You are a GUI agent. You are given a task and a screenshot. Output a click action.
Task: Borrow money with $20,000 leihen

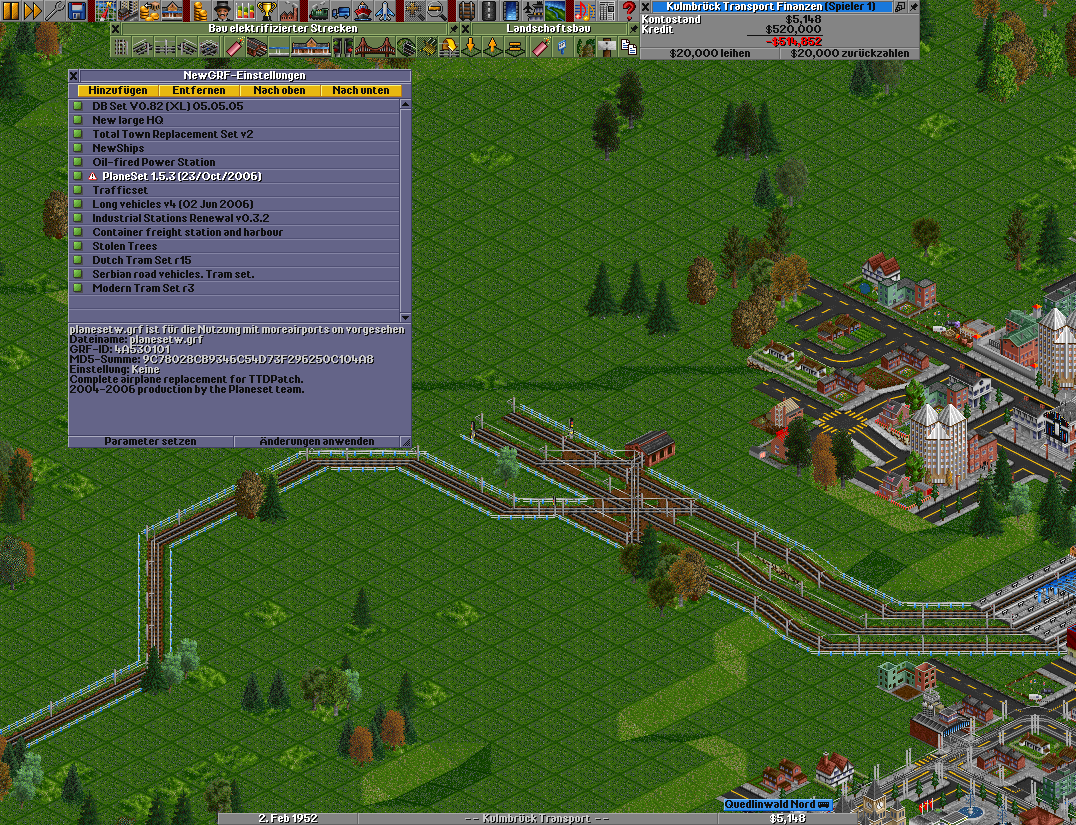pyautogui.click(x=710, y=53)
